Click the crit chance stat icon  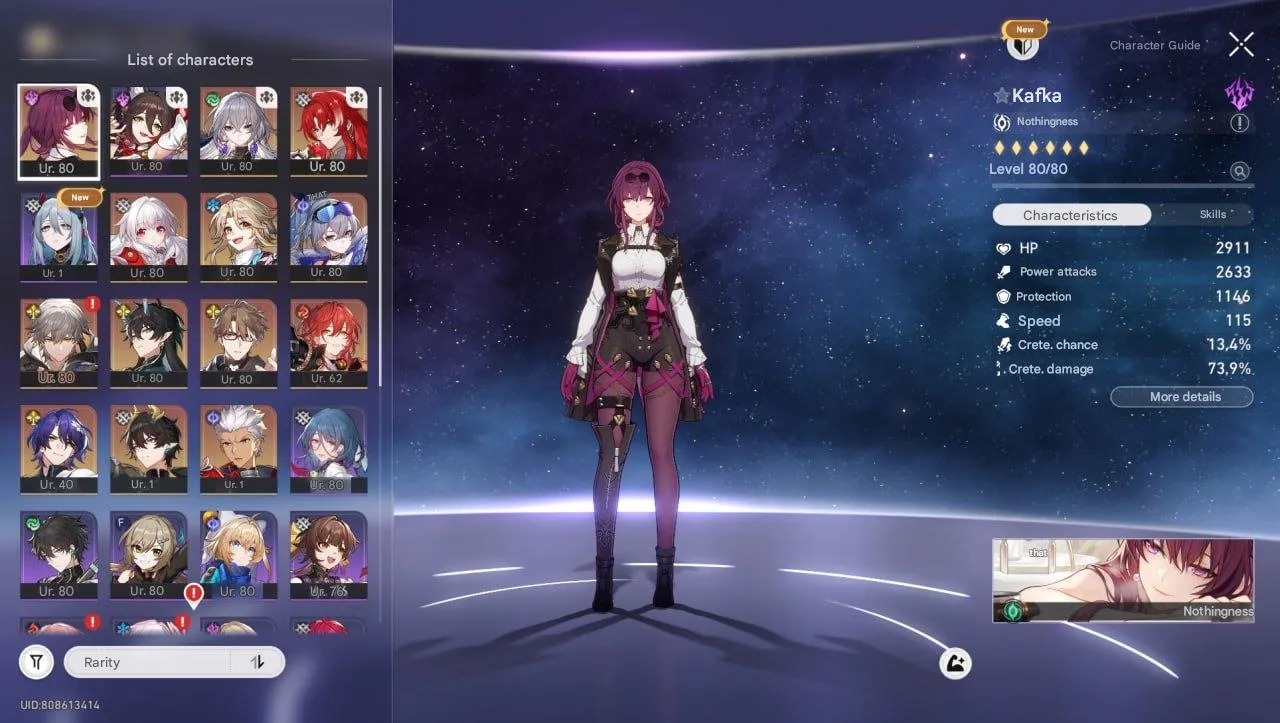click(x=1002, y=344)
